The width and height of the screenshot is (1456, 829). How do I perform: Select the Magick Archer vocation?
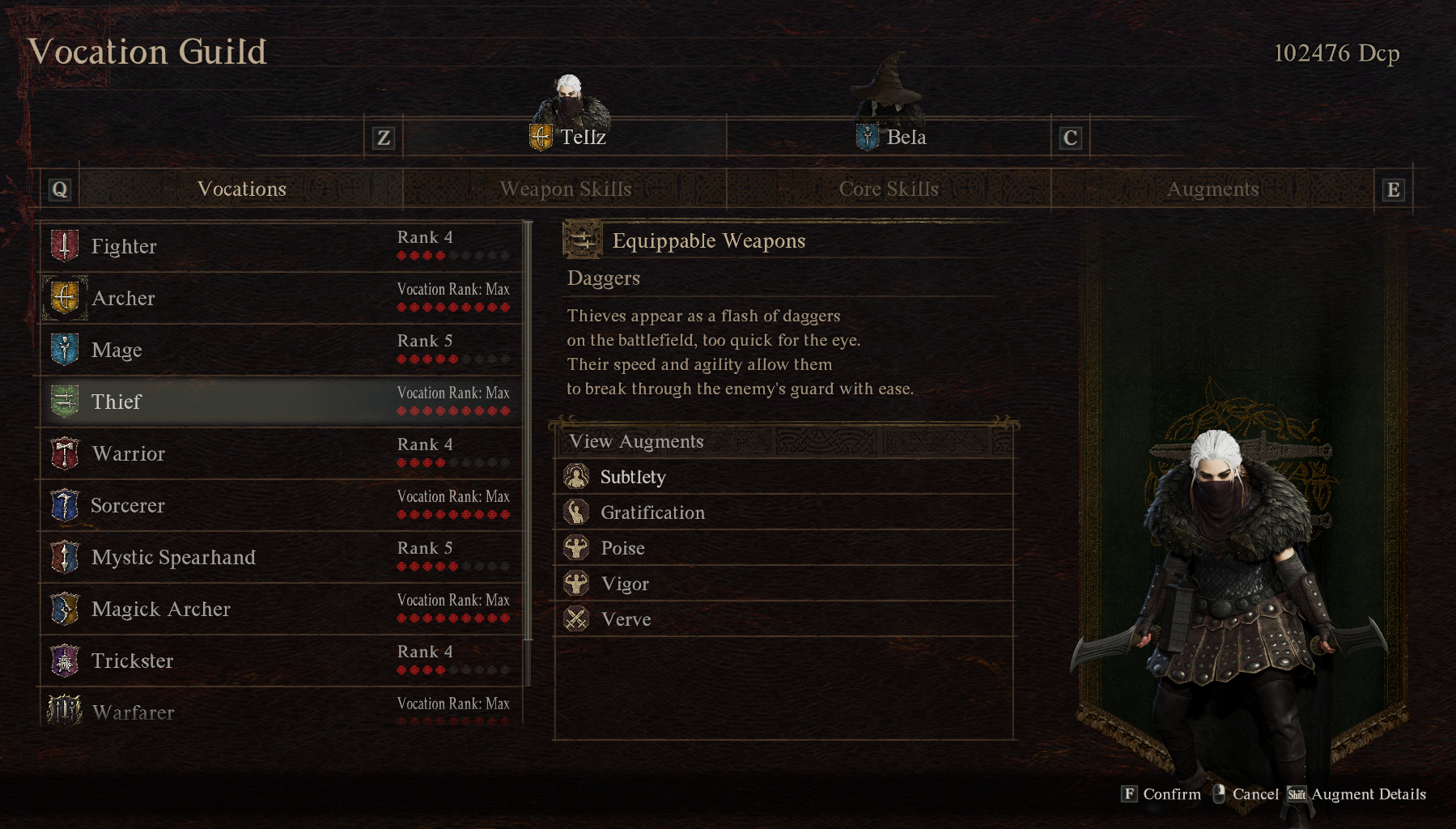coord(279,609)
